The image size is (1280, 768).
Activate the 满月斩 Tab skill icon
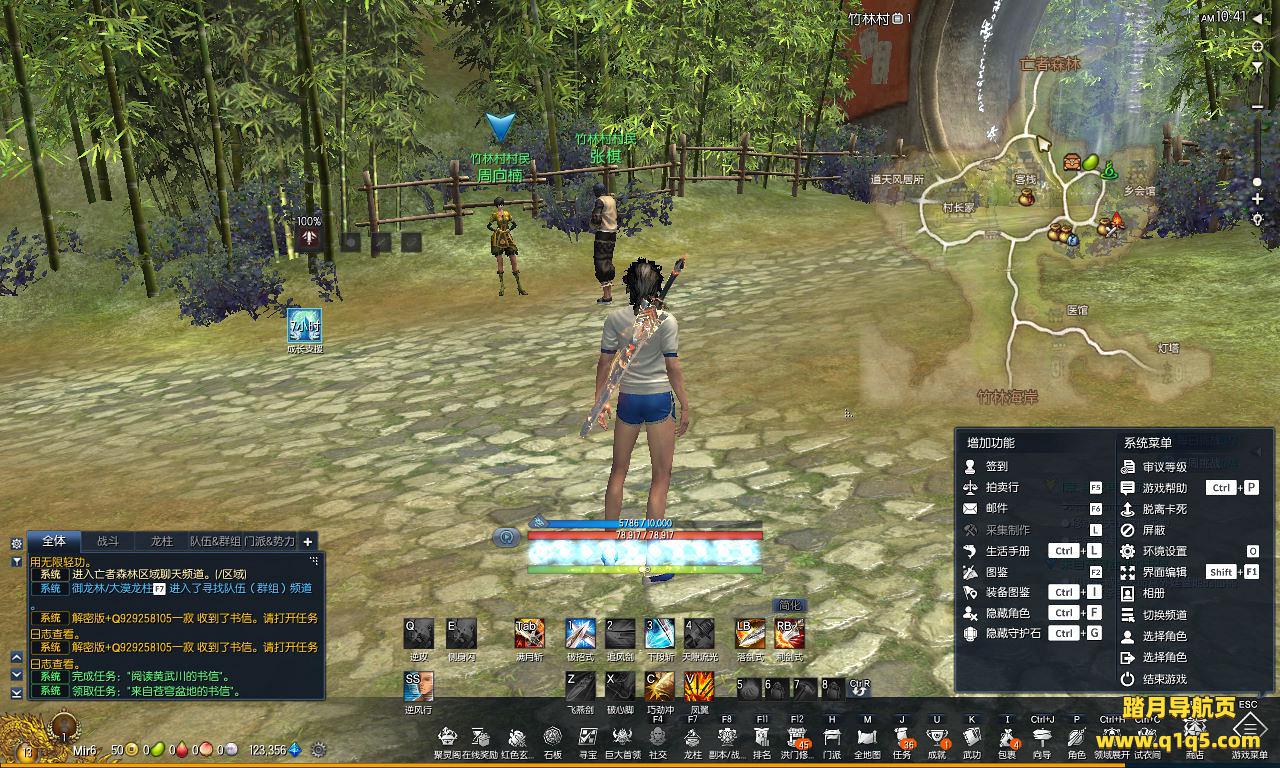[529, 633]
